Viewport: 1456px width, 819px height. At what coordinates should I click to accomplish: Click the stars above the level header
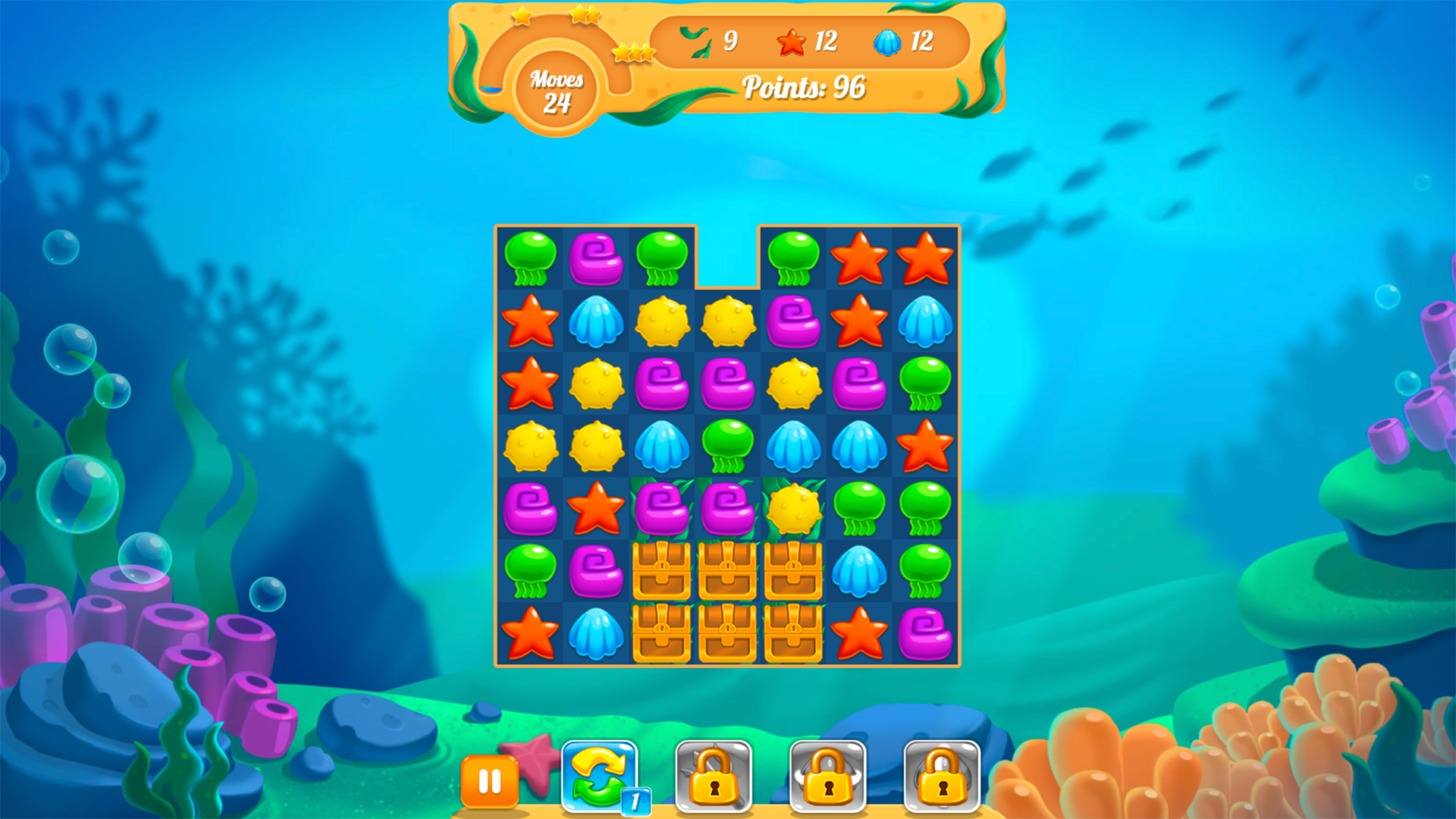pyautogui.click(x=582, y=15)
